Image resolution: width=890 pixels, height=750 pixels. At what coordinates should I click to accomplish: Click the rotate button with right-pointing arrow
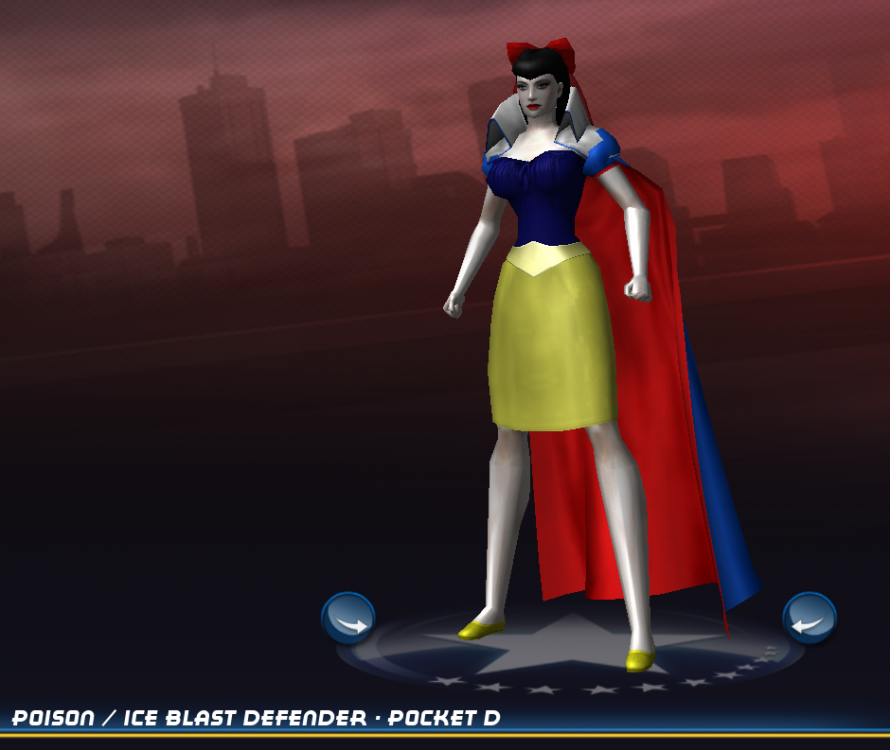point(348,619)
